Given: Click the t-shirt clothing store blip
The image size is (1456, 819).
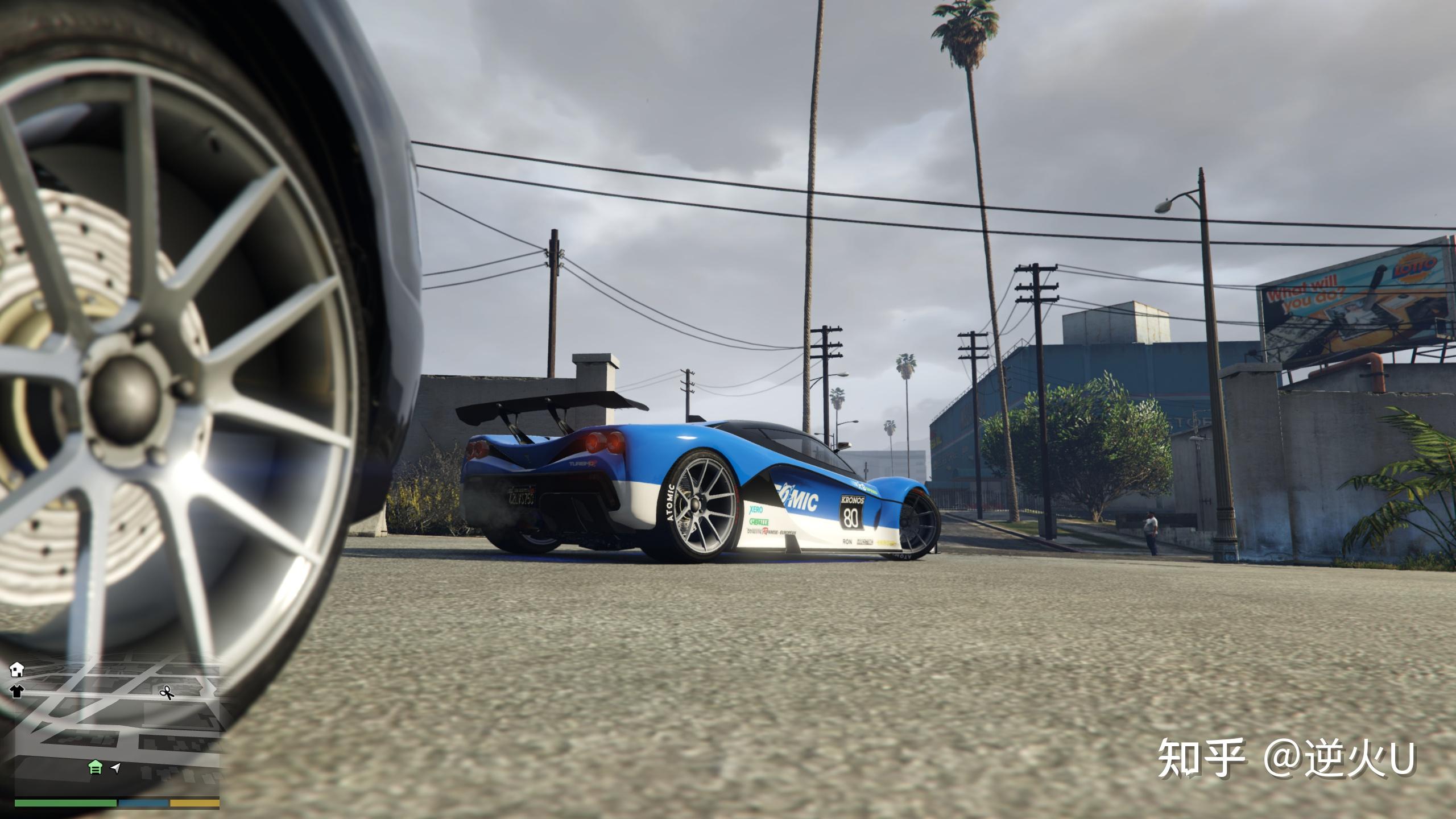Looking at the screenshot, I should coord(16,692).
